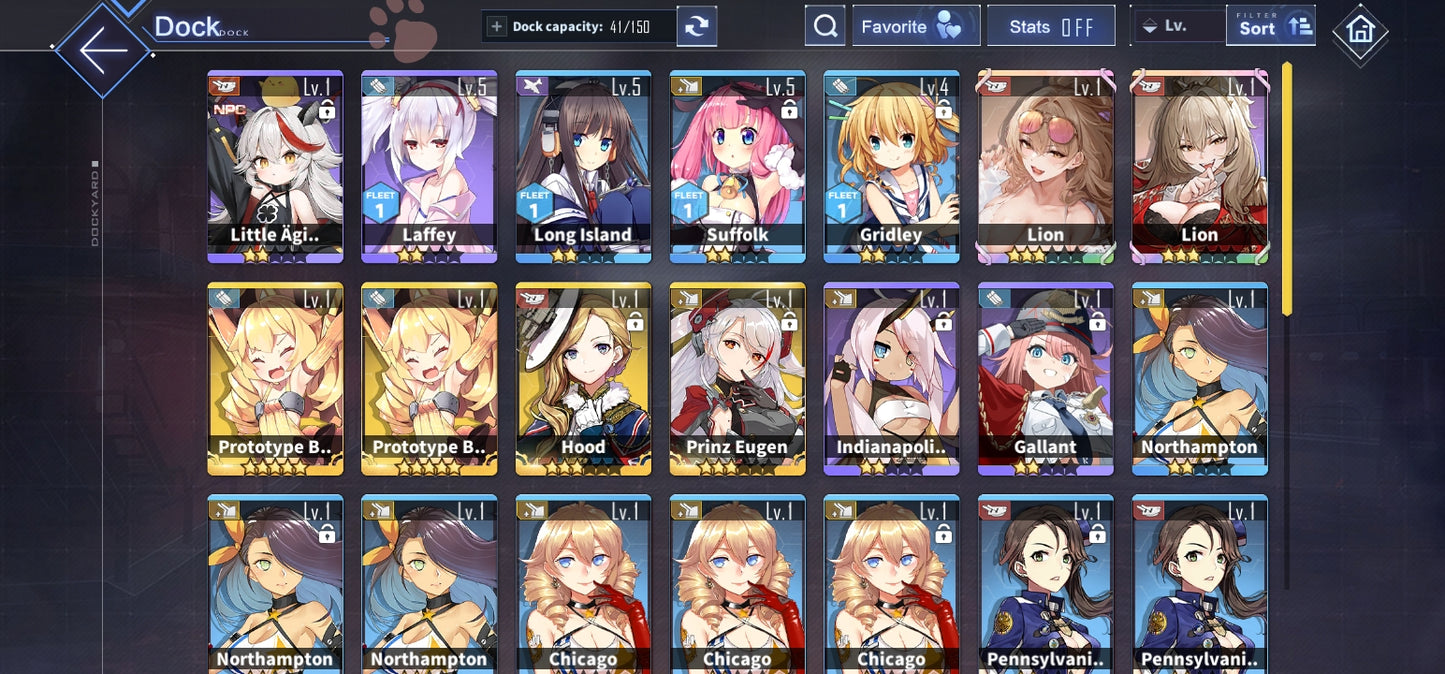Choose the Hood ship card

(x=583, y=377)
